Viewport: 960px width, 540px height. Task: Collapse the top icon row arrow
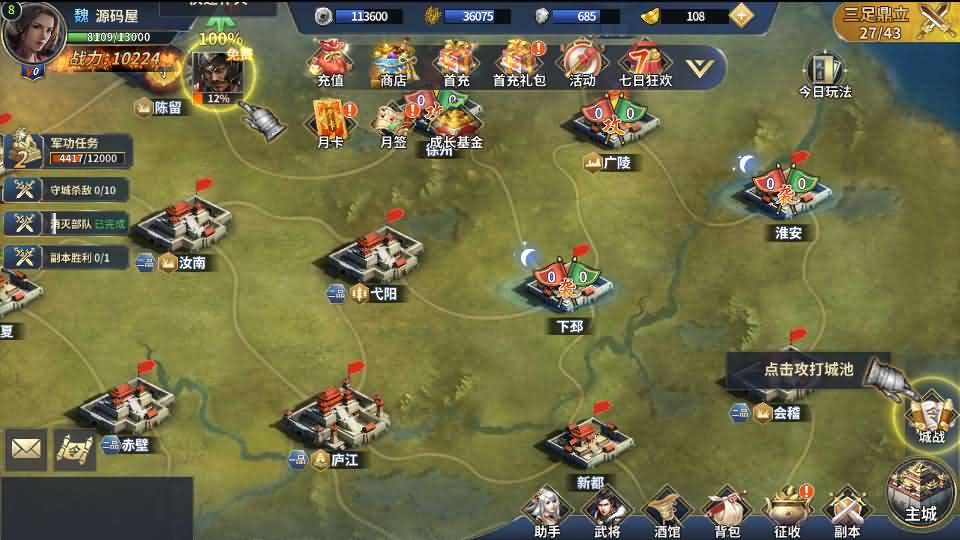tap(704, 67)
